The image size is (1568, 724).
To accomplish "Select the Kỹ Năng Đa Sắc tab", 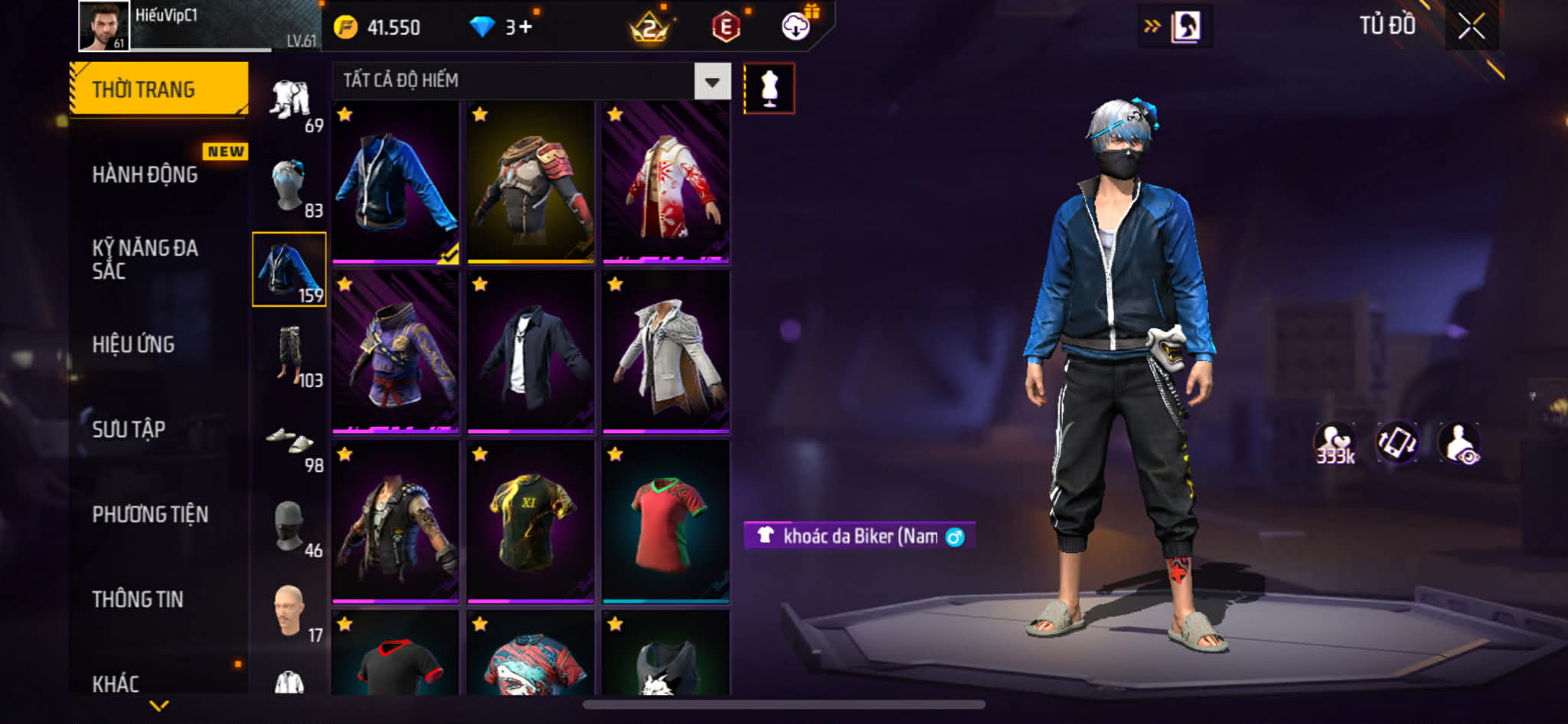I will point(145,259).
